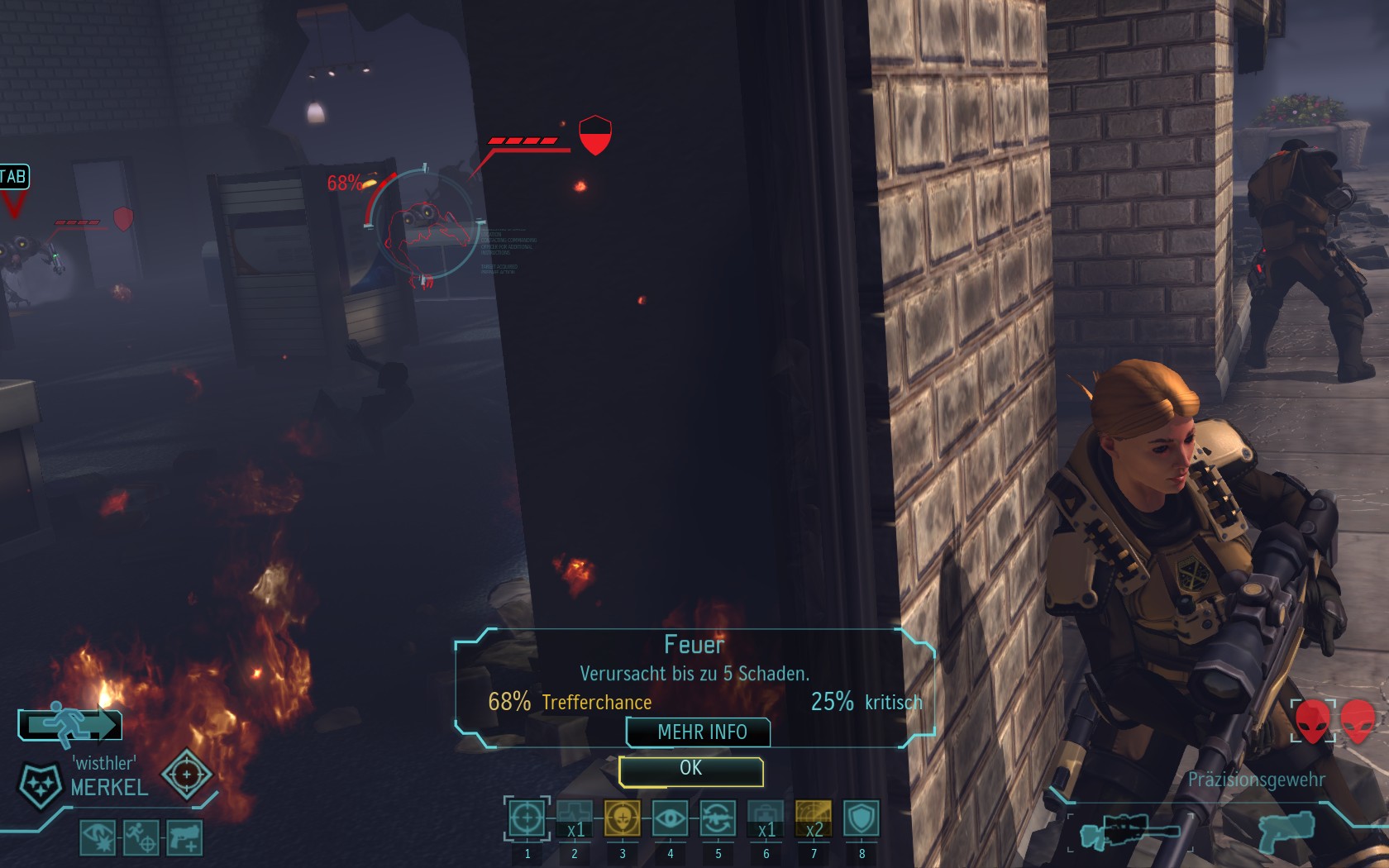
Task: Choose the medikit case ability in slot 6
Action: pyautogui.click(x=766, y=819)
